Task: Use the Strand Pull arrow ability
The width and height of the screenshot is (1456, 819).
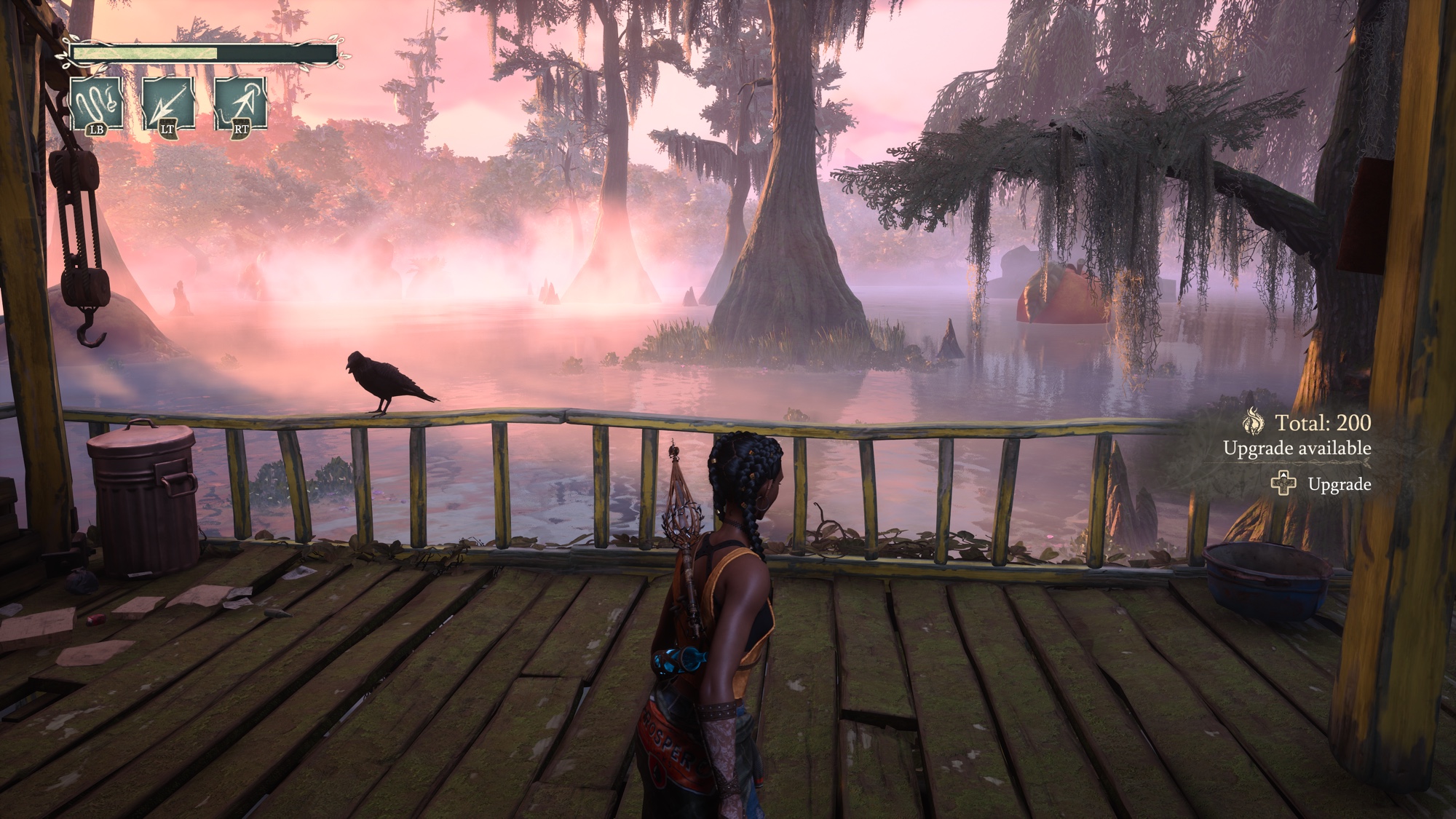Action: [168, 103]
